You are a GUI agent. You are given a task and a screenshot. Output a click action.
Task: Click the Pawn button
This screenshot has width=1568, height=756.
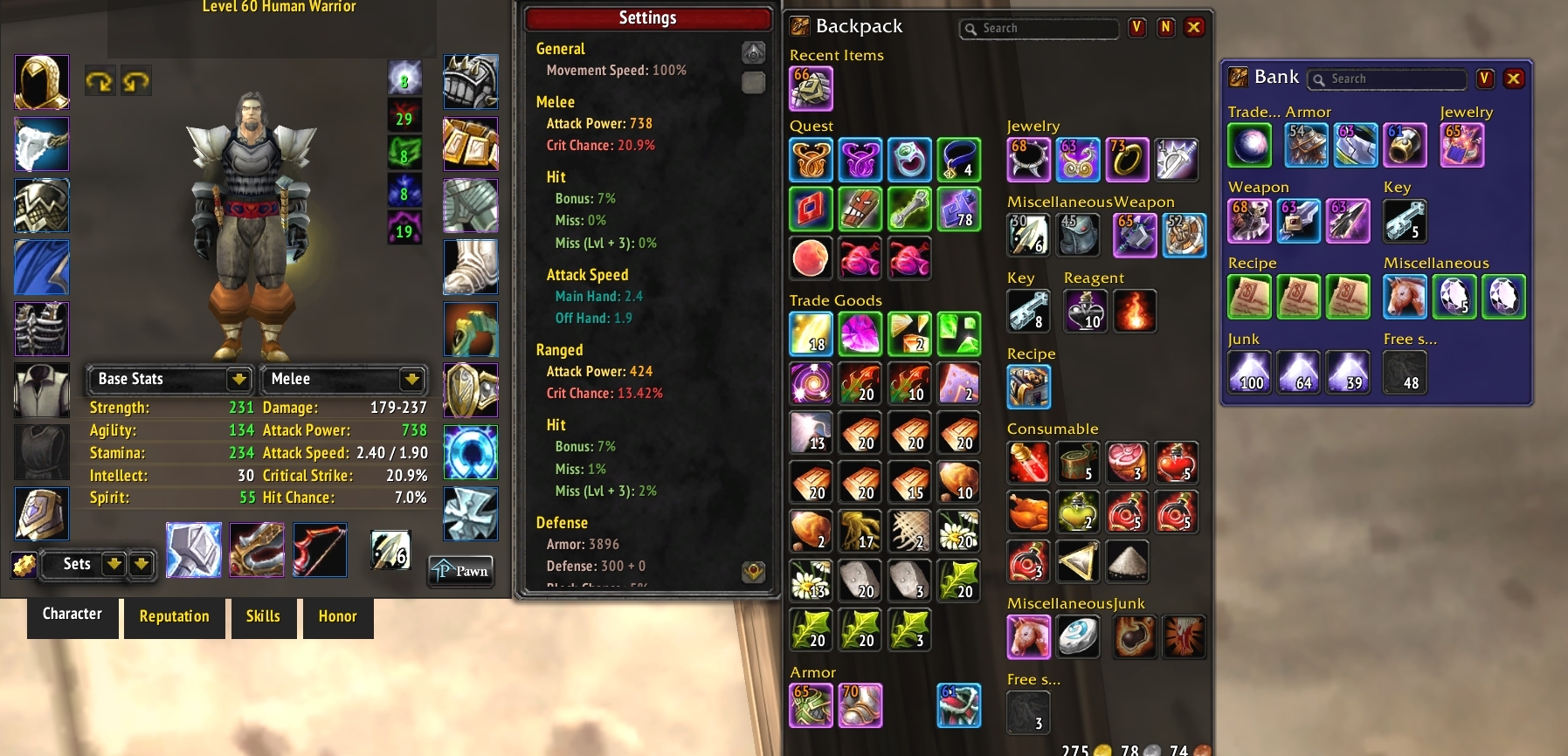460,571
